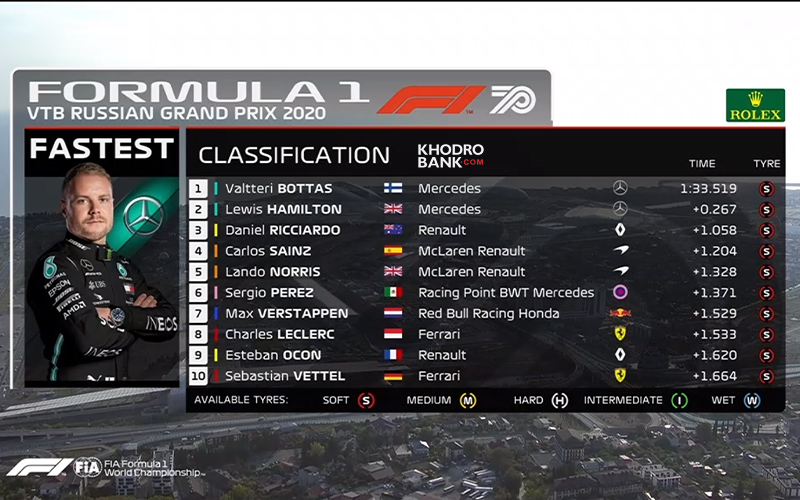The height and width of the screenshot is (500, 800).
Task: Click Carlos Sainz's entry in the classification
Action: tap(268, 251)
